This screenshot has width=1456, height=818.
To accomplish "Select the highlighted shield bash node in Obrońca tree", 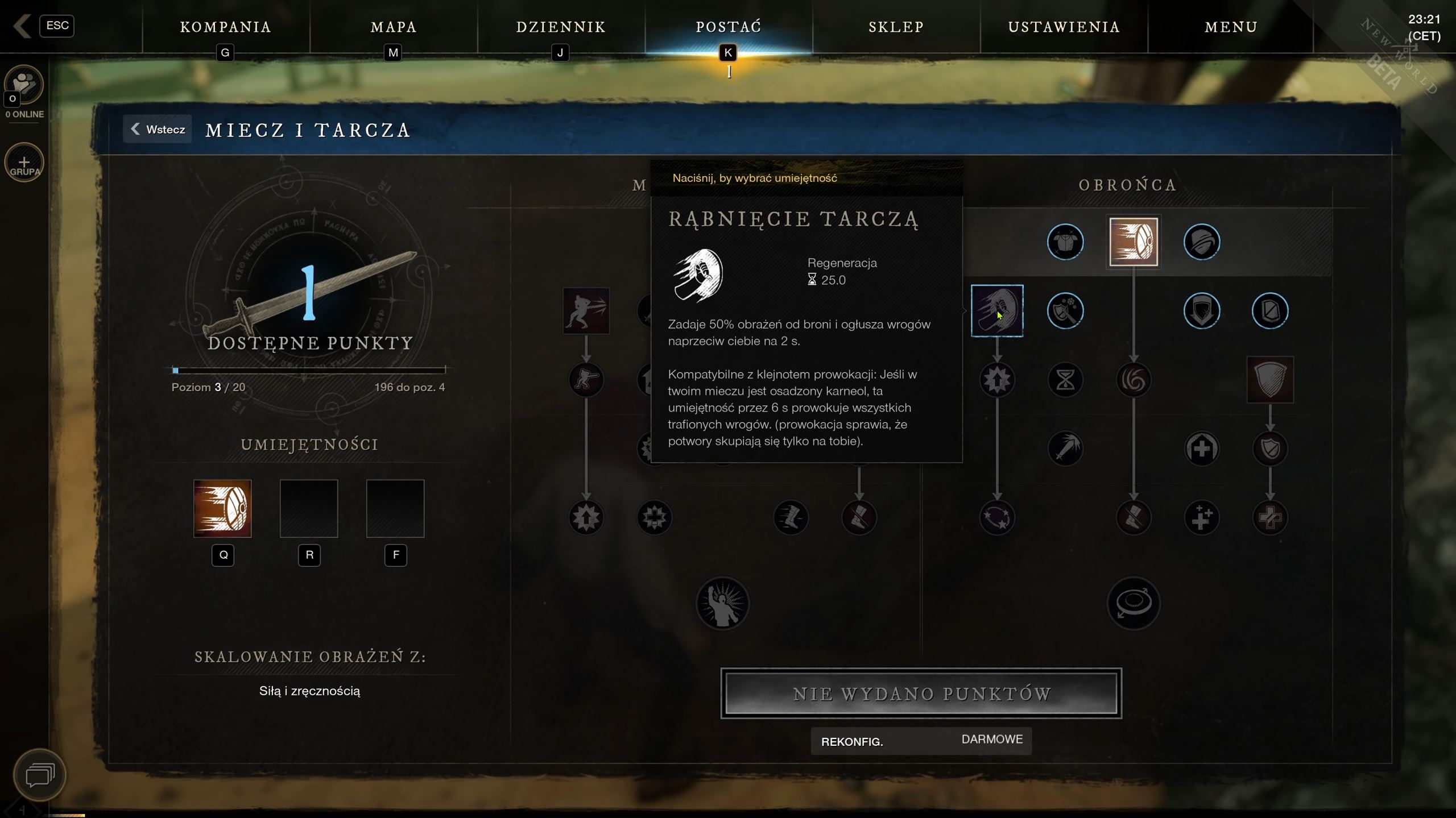I will 998,310.
